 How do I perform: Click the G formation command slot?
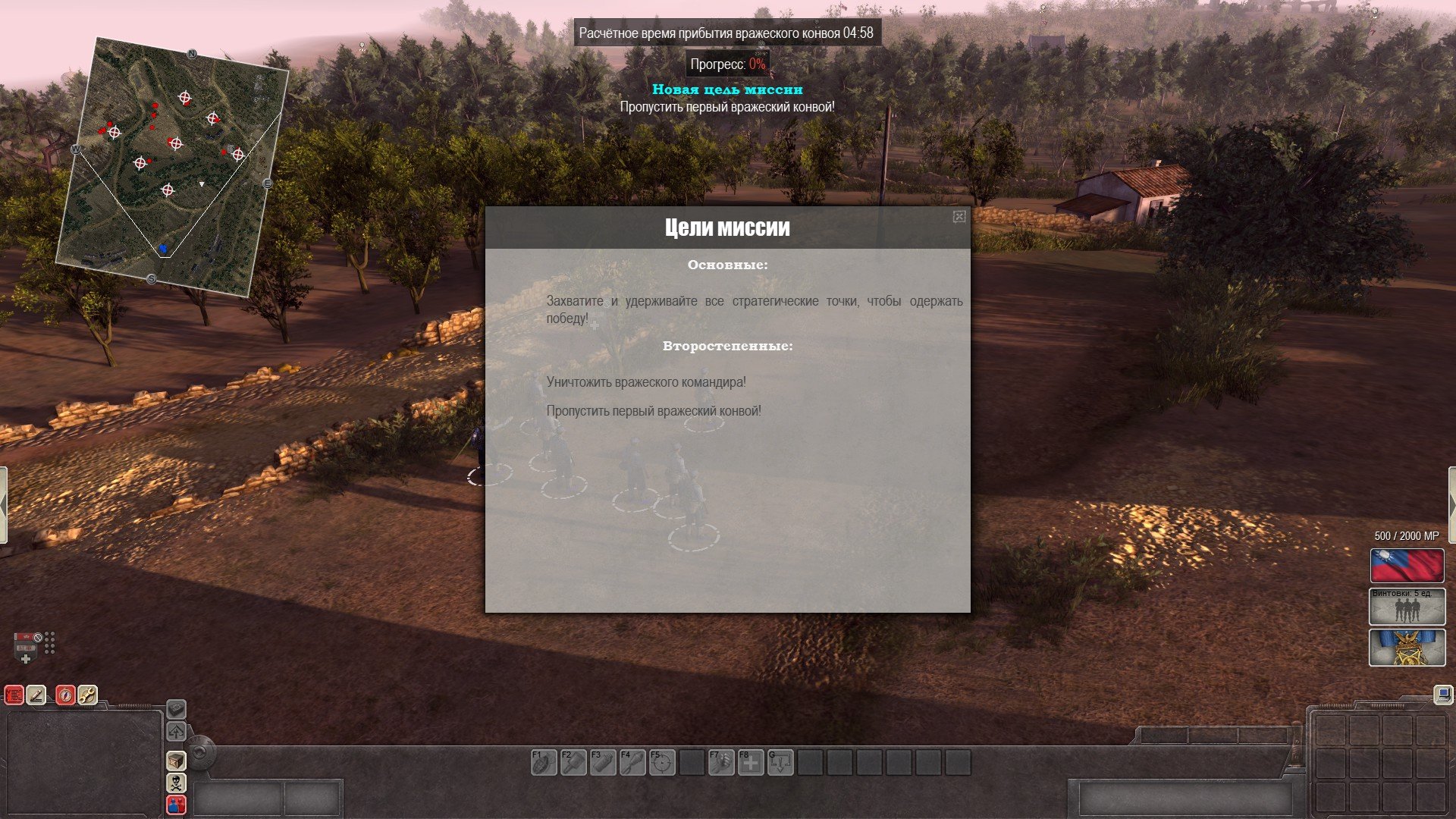pos(780,762)
